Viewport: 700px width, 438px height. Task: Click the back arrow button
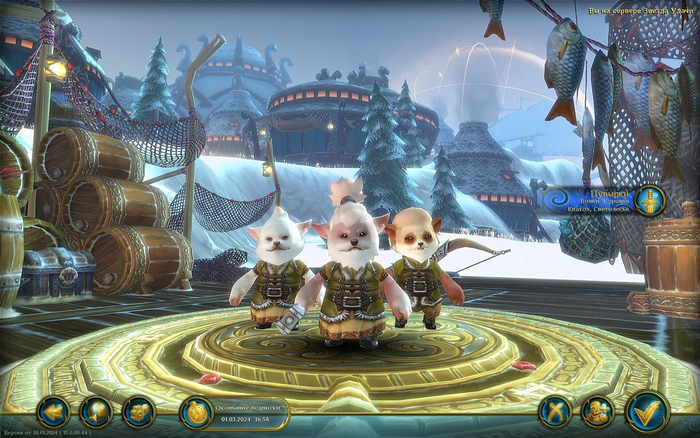click(52, 411)
